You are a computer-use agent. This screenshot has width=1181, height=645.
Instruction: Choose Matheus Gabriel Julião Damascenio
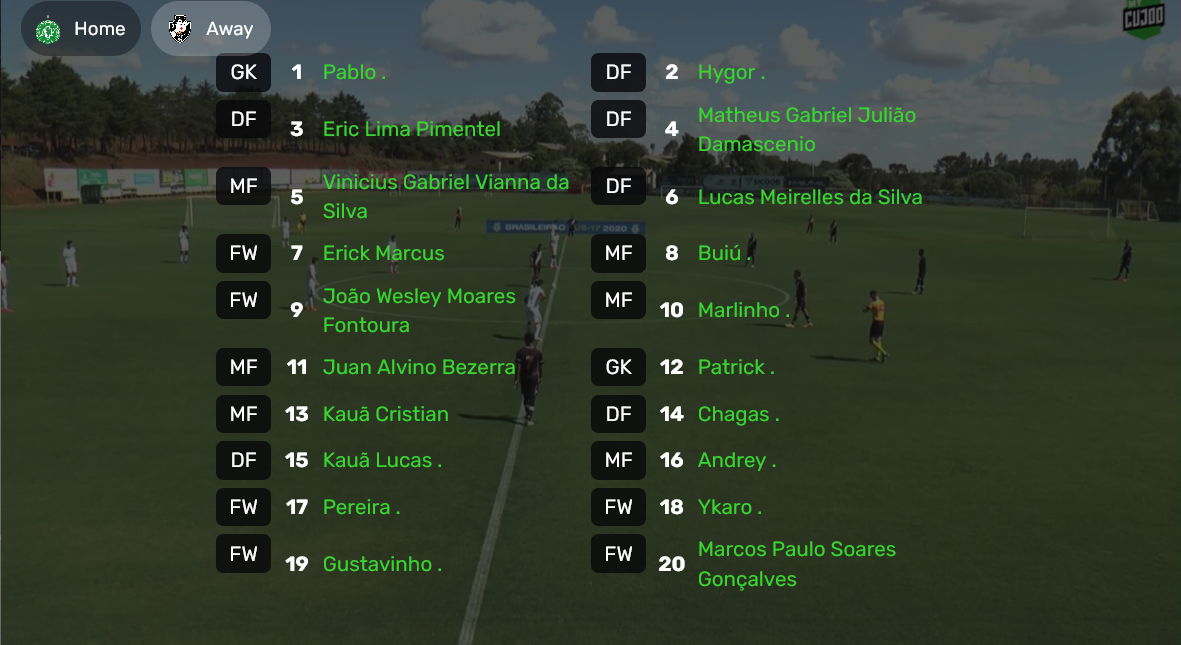click(806, 130)
